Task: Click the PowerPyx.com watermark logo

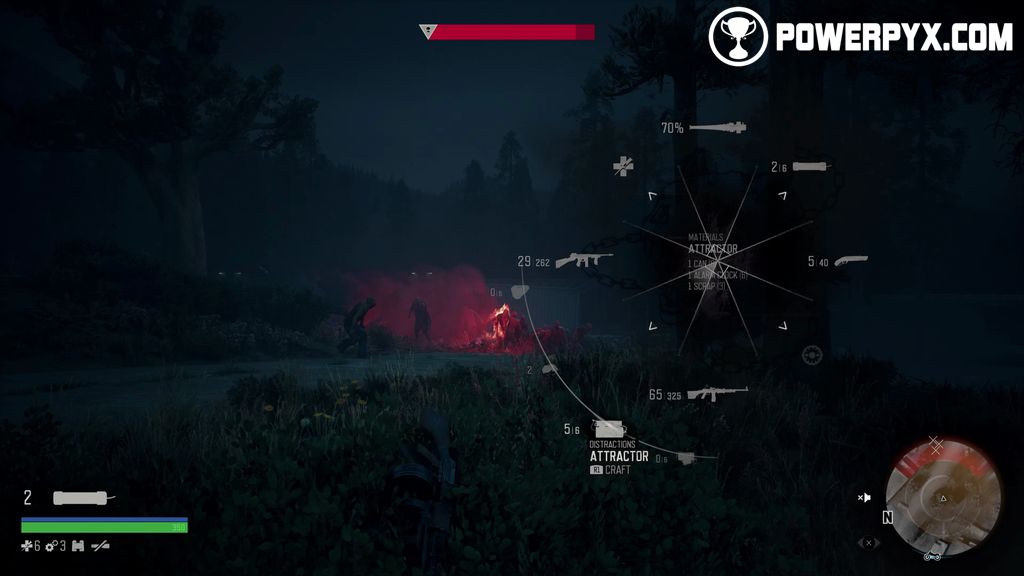Action: tap(860, 36)
